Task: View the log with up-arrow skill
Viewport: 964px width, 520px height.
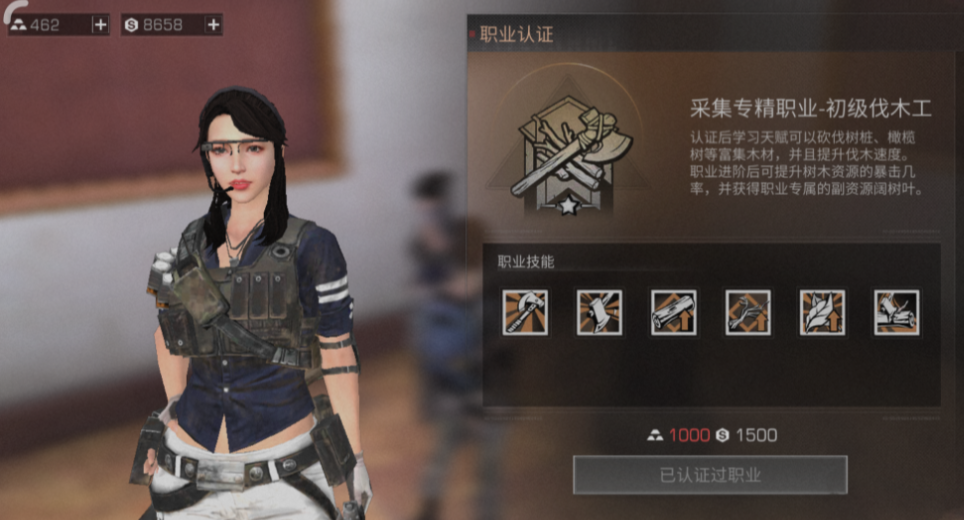Action: tap(673, 312)
